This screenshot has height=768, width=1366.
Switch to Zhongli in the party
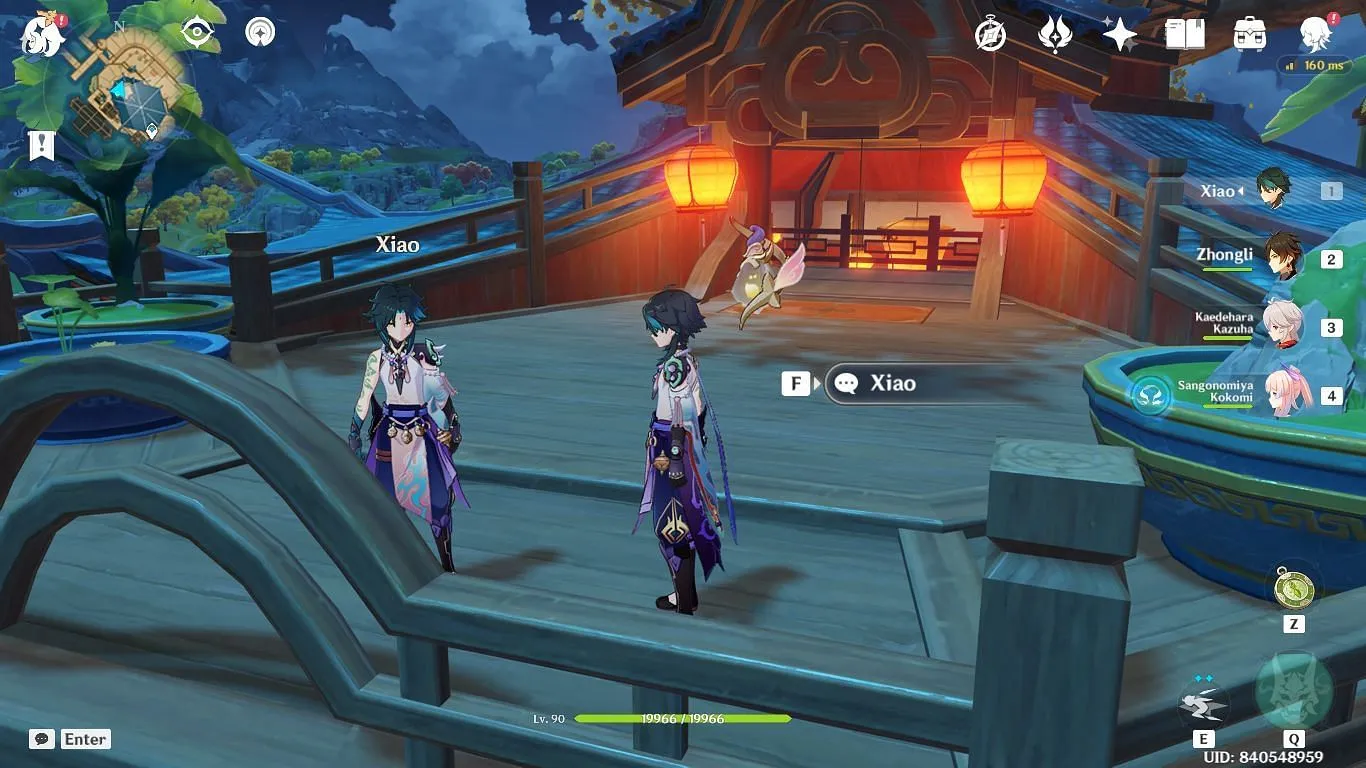coord(1281,257)
